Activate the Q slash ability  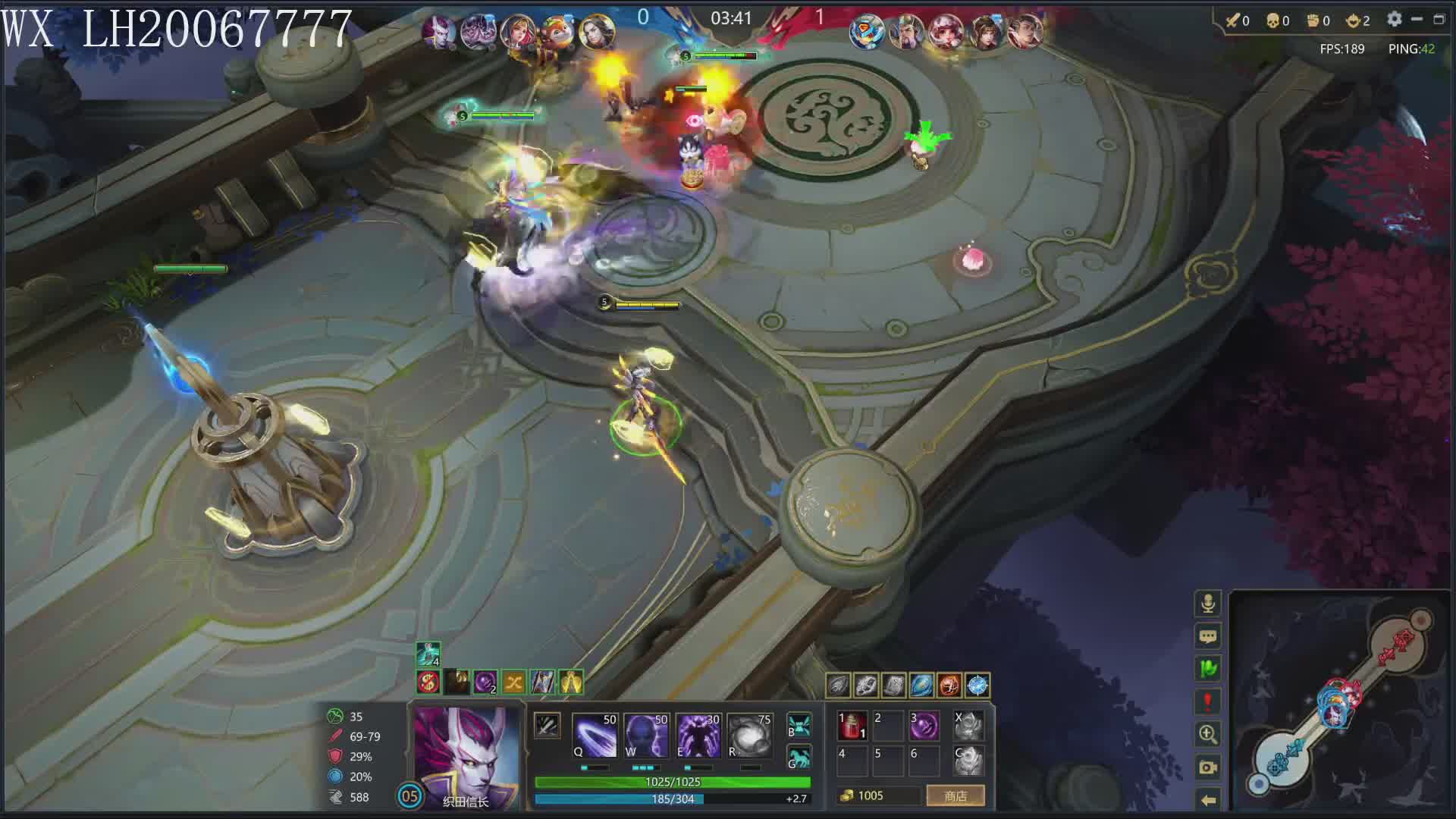coord(595,735)
